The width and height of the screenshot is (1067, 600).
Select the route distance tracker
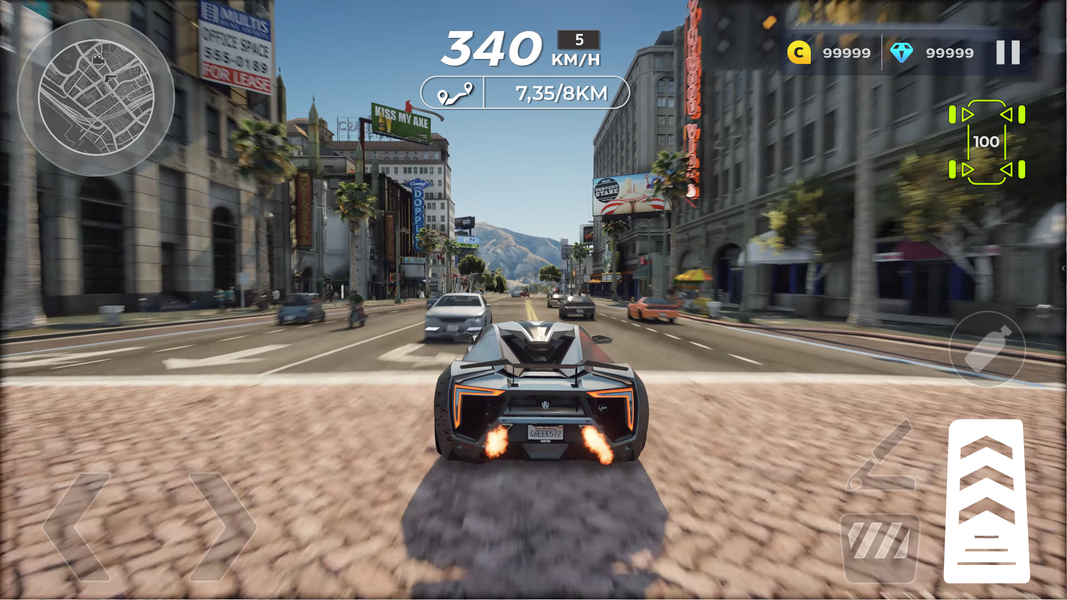click(525, 94)
